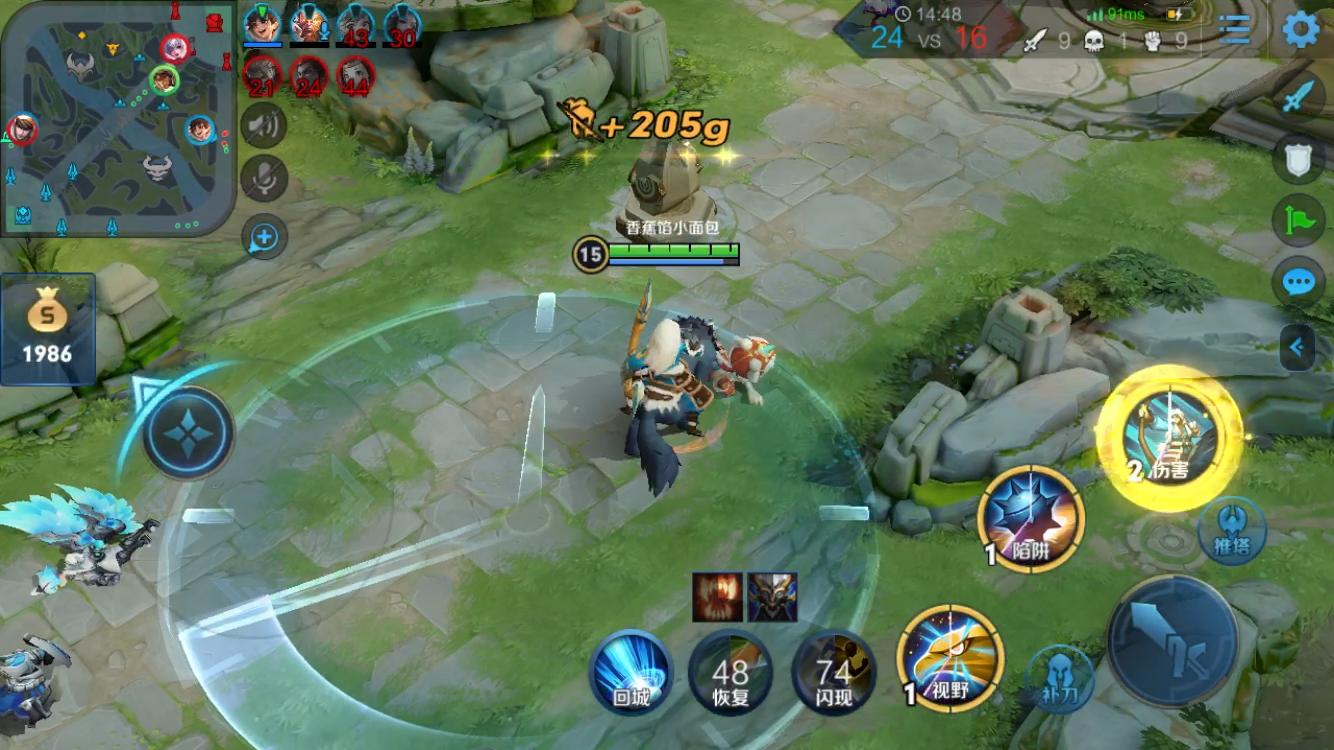The height and width of the screenshot is (750, 1334).
Task: Open the scoreboard list icon
Action: tap(1234, 30)
